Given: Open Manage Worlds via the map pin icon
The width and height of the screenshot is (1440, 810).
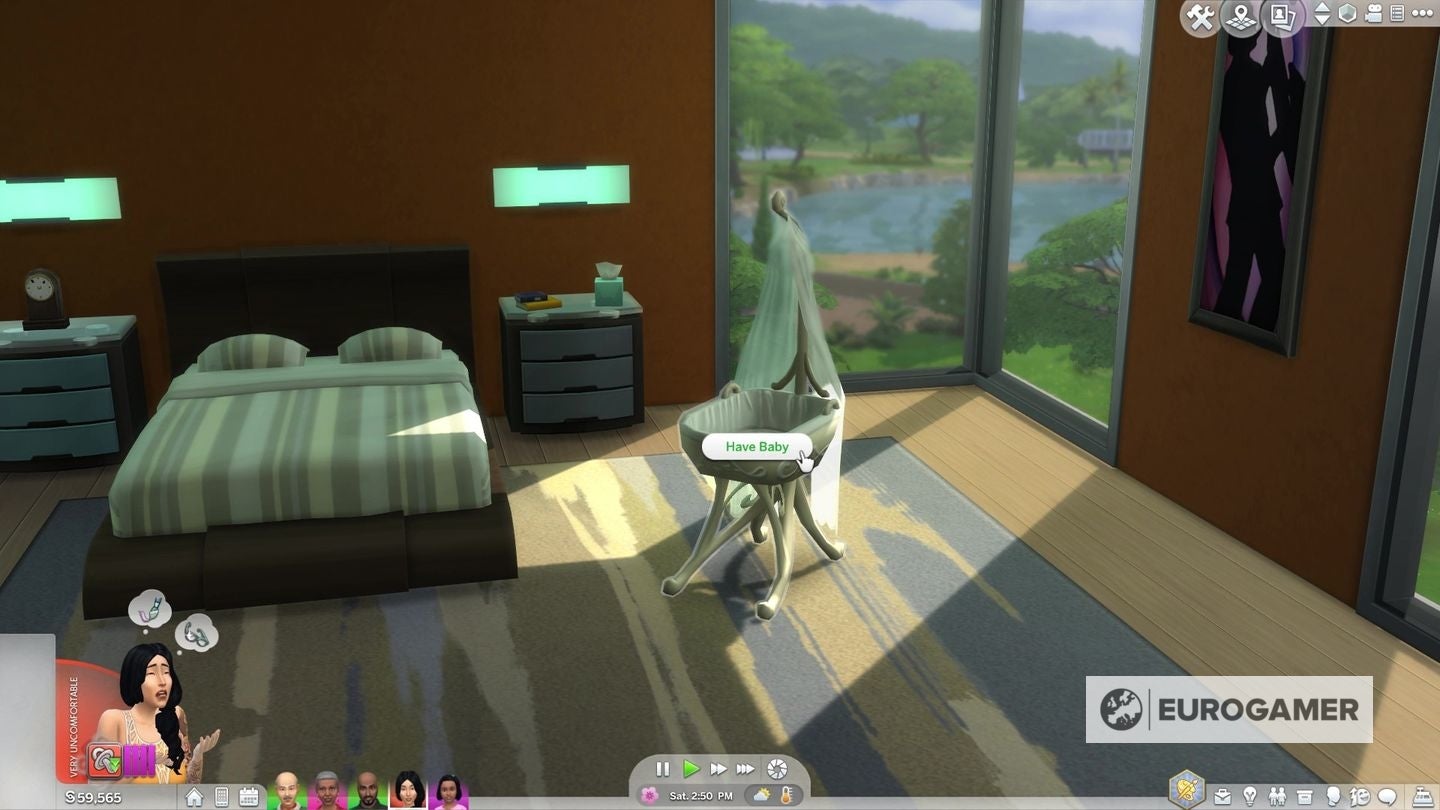Looking at the screenshot, I should pos(1240,13).
